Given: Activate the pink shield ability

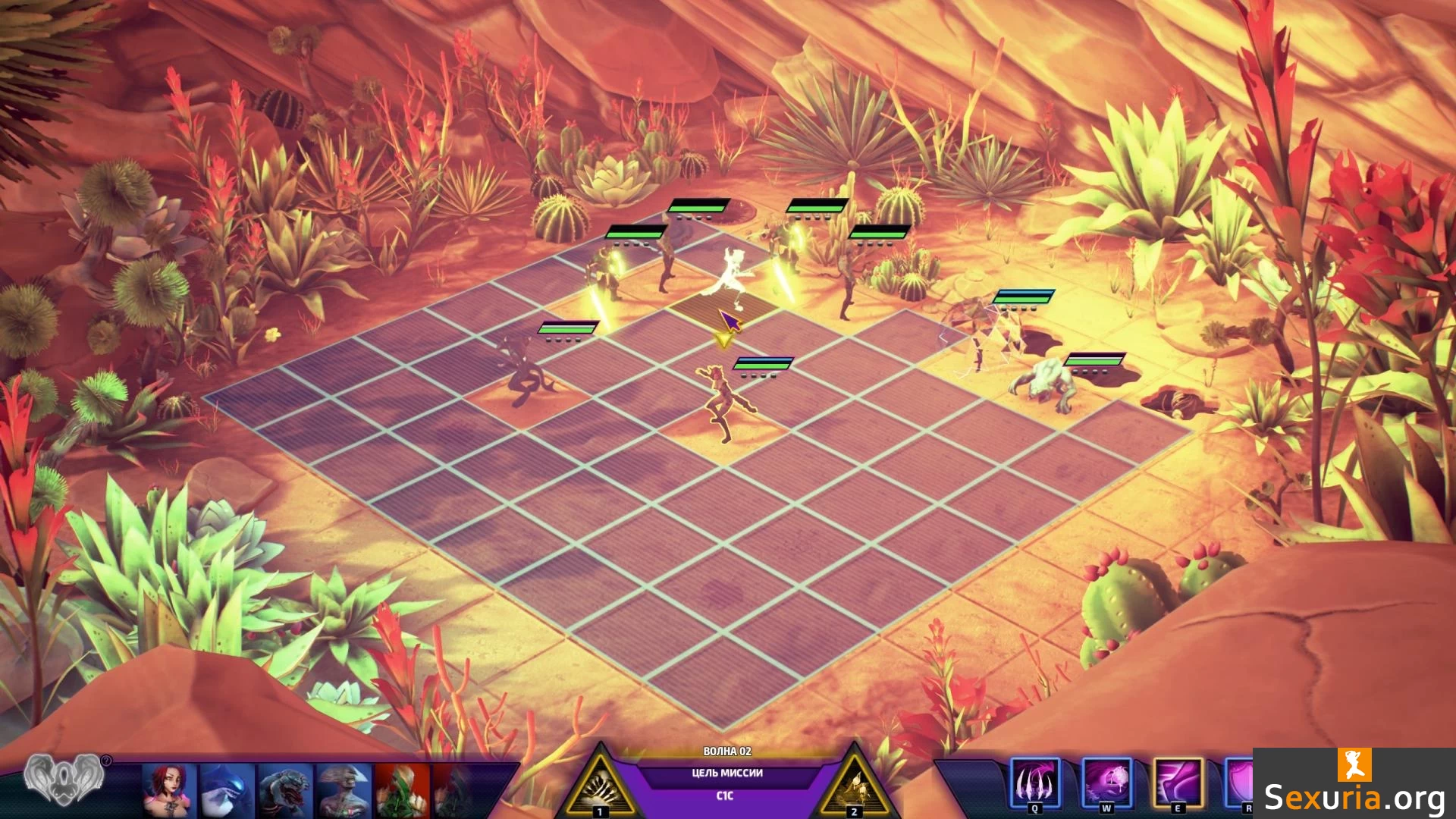Looking at the screenshot, I should 1241,783.
